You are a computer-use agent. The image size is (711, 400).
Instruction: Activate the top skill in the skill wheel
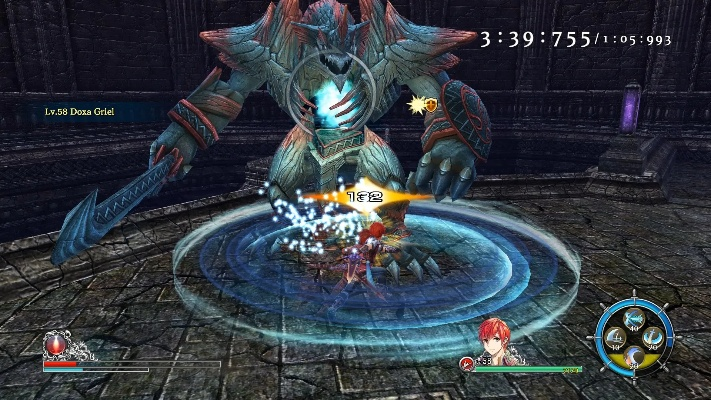pyautogui.click(x=634, y=319)
